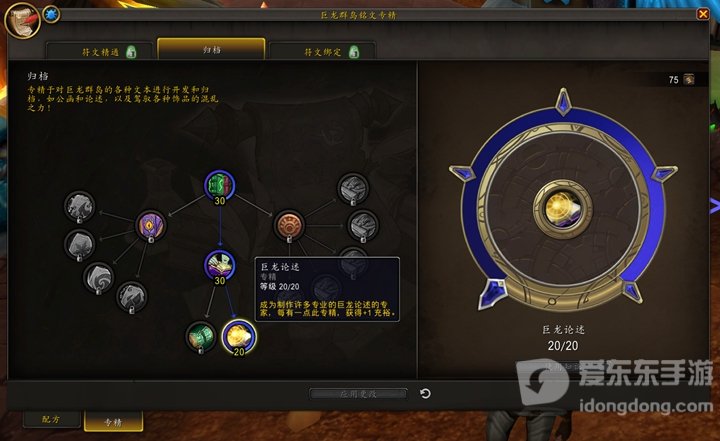Viewport: 720px width, 441px height.
Task: Switch to the 配方 recipes tab
Action: [46, 421]
